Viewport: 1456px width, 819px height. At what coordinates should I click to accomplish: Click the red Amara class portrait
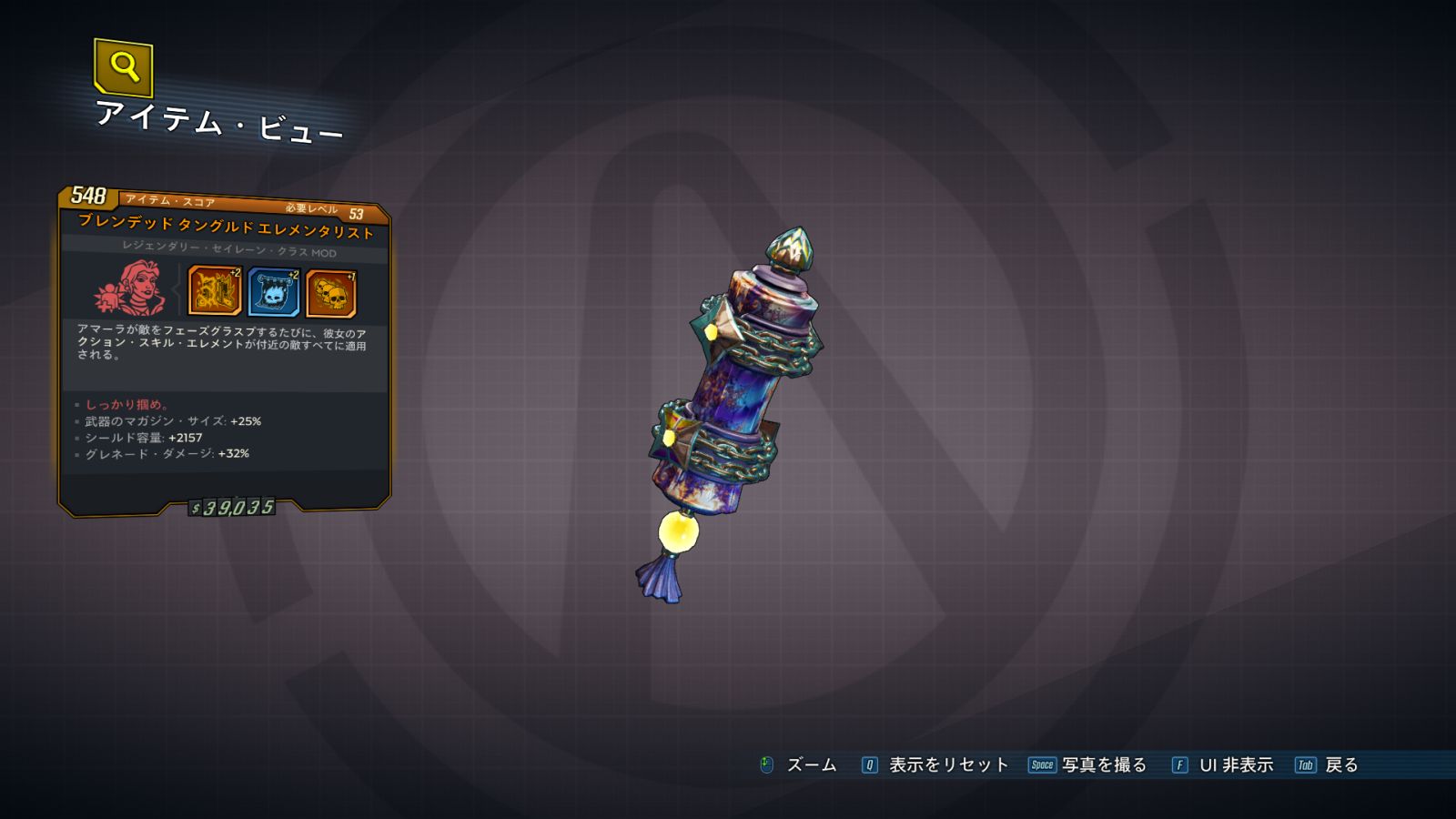[130, 288]
